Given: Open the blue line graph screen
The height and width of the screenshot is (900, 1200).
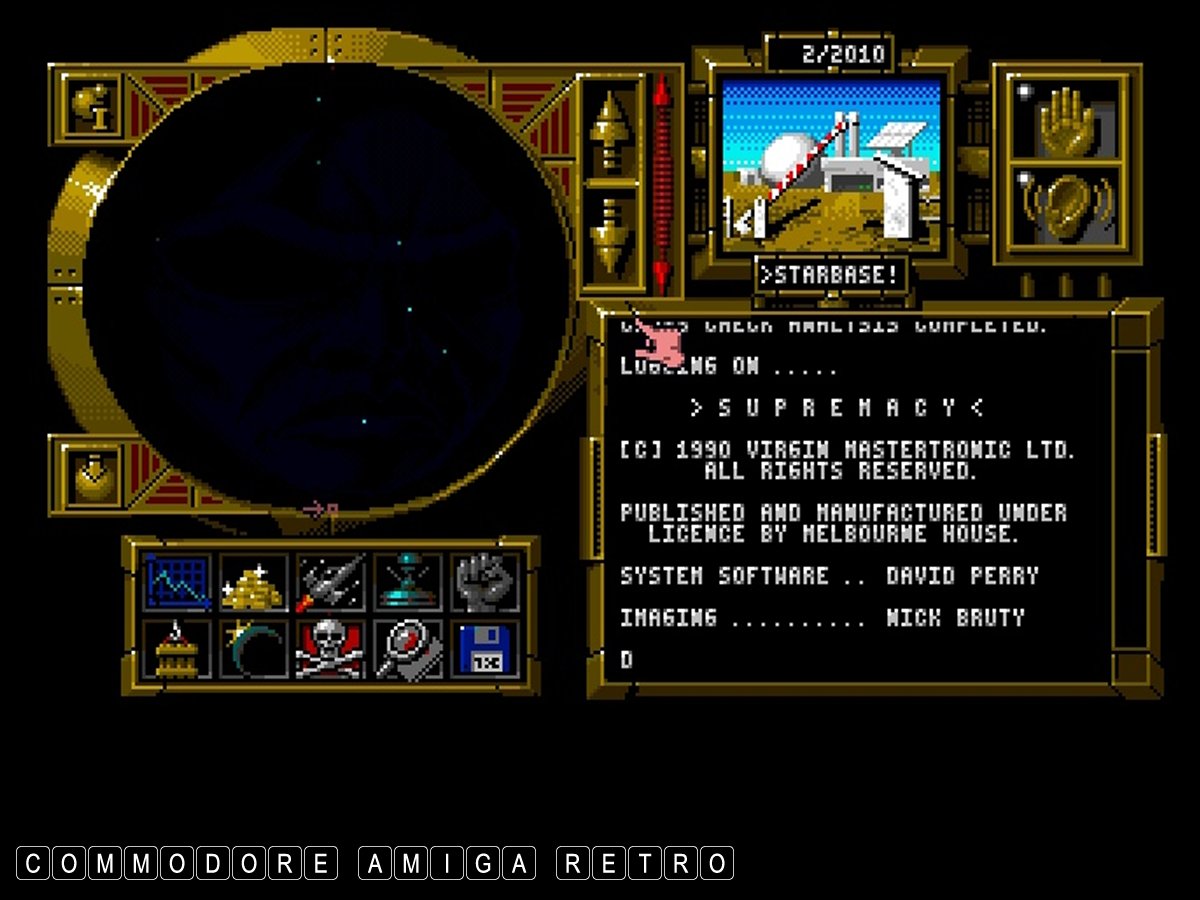Looking at the screenshot, I should pyautogui.click(x=177, y=583).
